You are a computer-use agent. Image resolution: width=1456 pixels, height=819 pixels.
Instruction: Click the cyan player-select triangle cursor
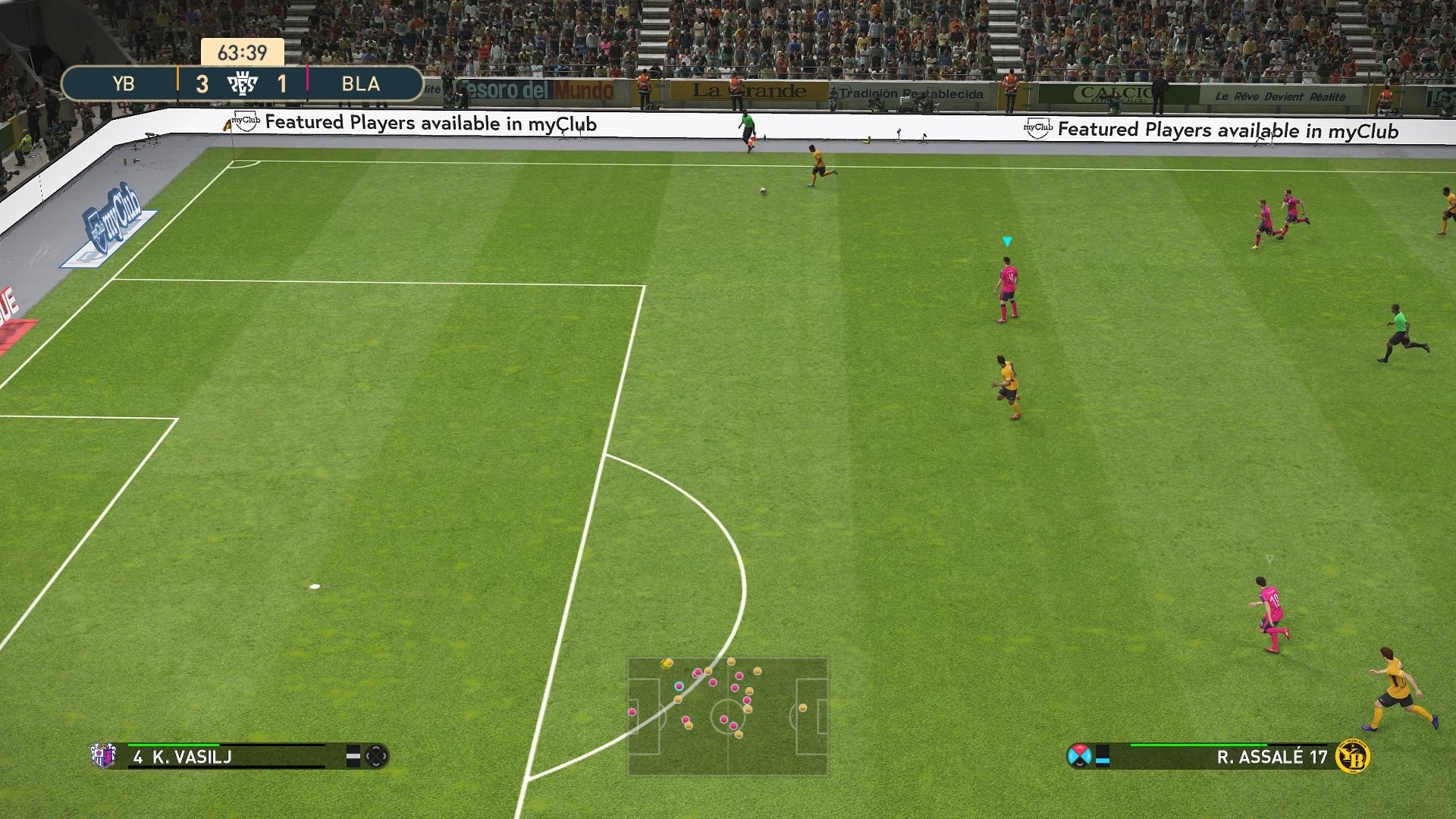(x=1008, y=241)
